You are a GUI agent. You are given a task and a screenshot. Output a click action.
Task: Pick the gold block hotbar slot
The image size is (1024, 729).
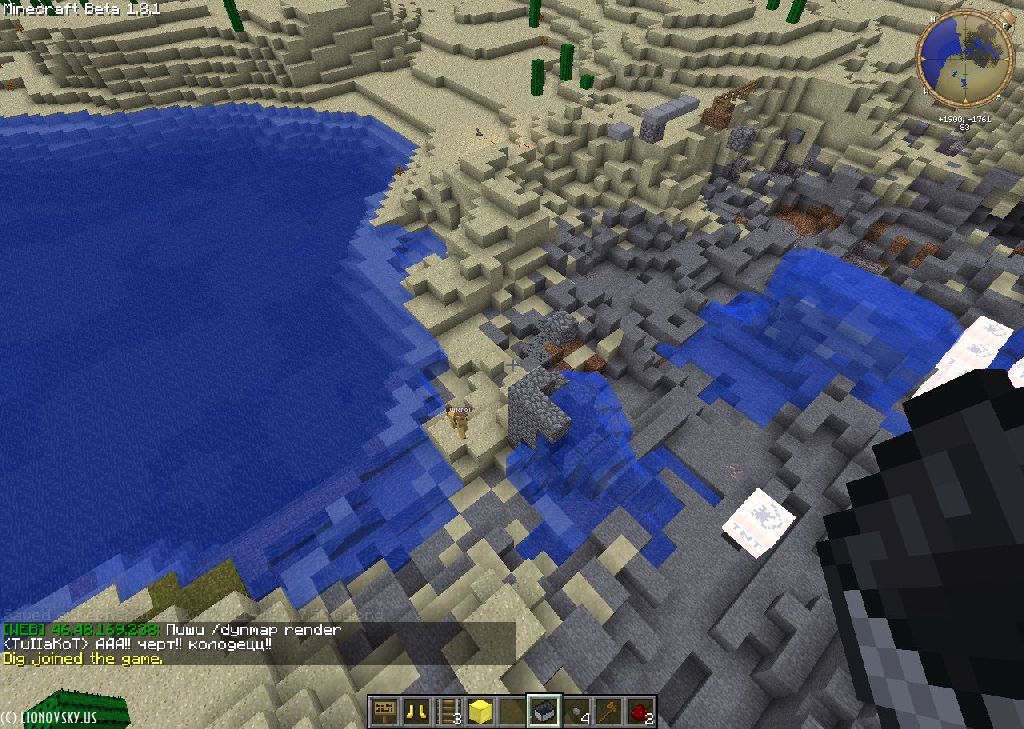click(481, 711)
